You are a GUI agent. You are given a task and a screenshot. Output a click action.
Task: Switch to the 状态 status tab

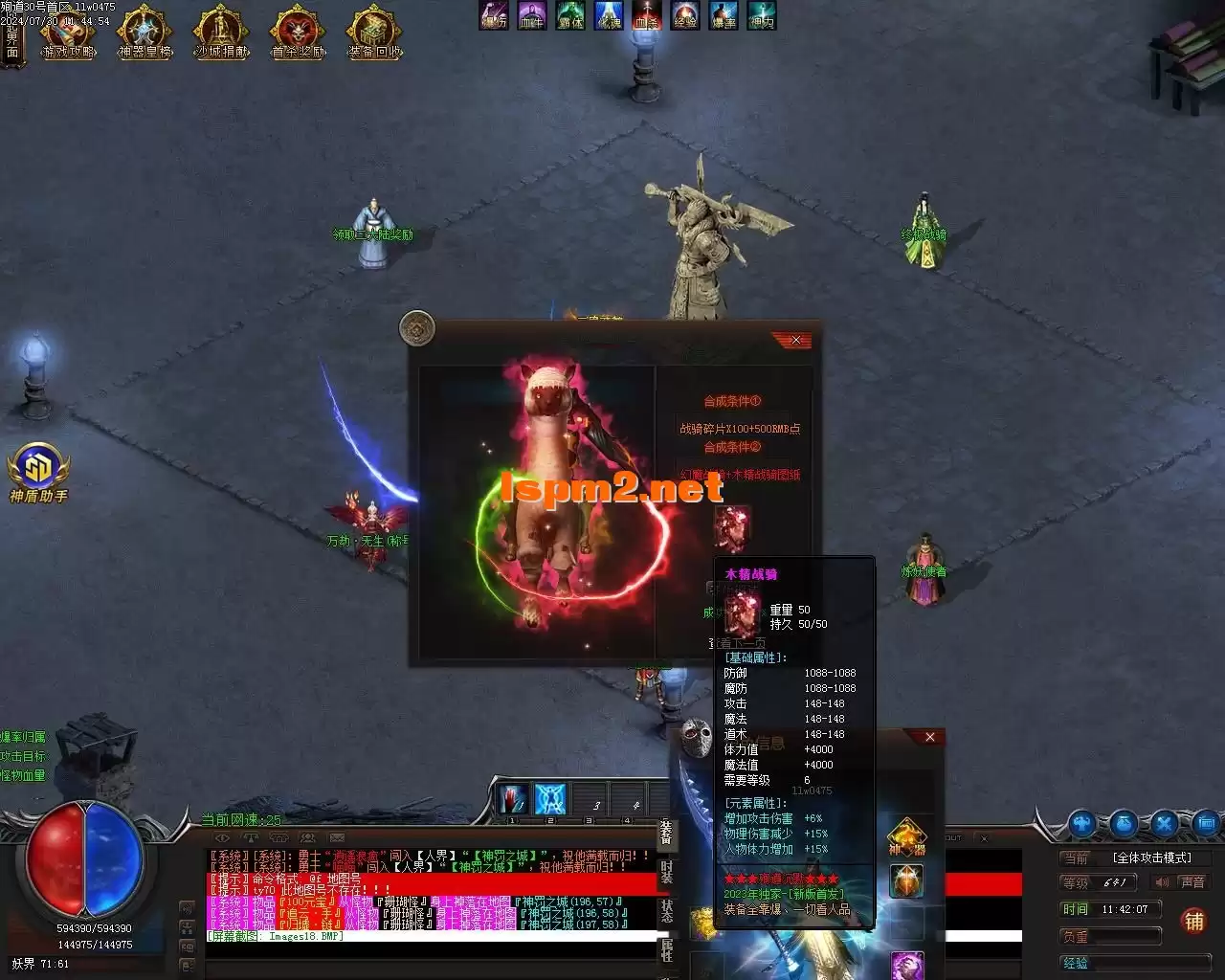[x=666, y=911]
